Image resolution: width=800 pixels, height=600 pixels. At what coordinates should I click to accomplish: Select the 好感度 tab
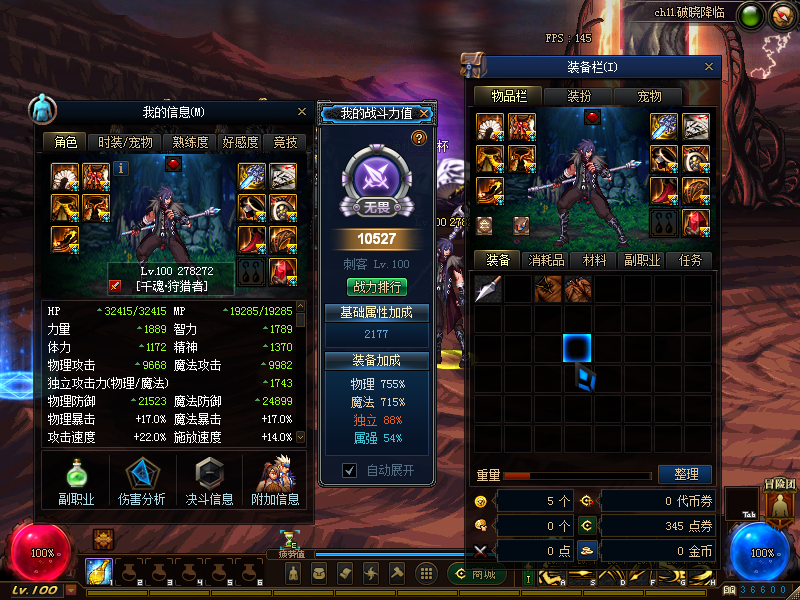pyautogui.click(x=240, y=143)
